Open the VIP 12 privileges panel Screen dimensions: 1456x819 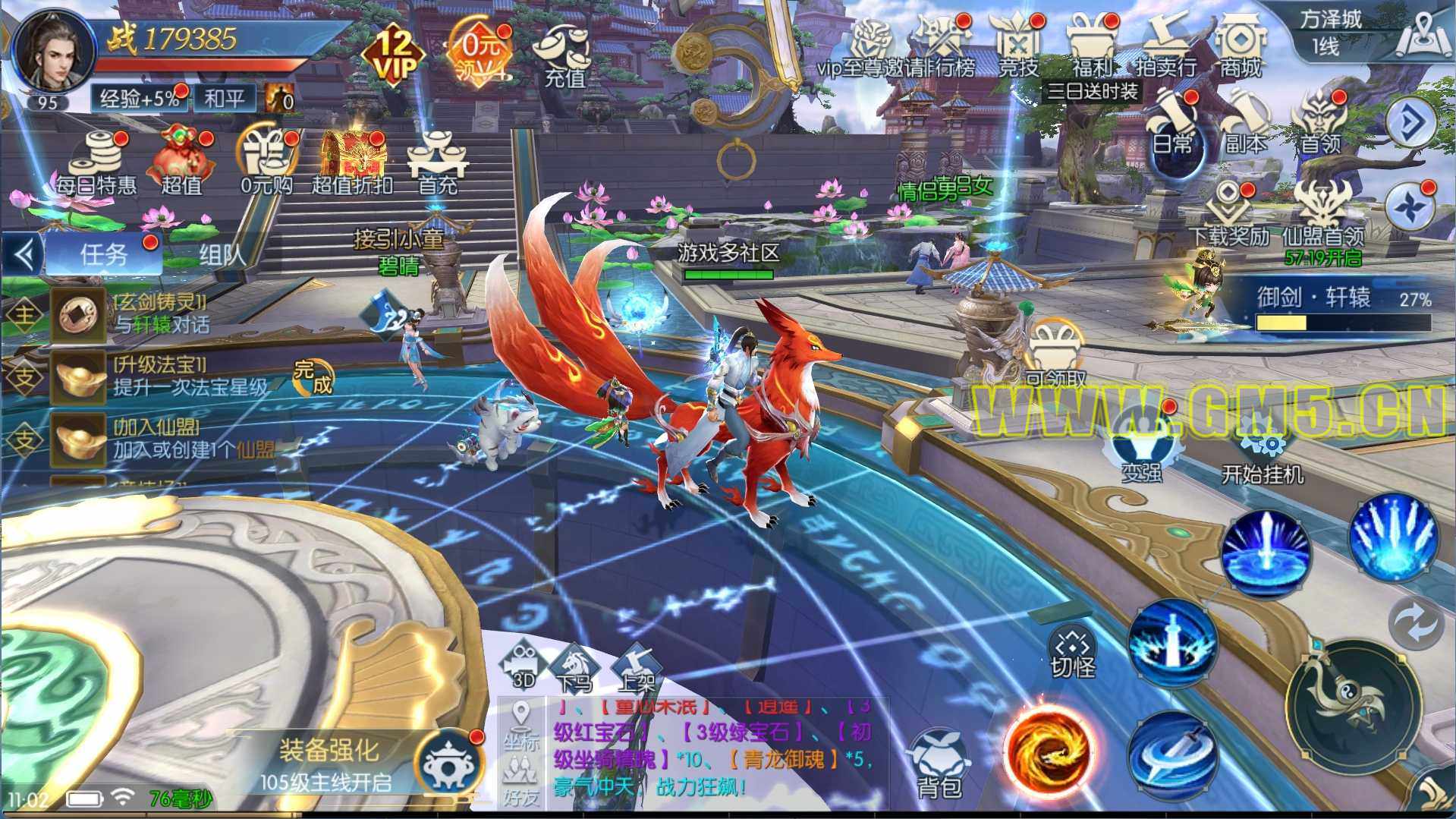click(395, 53)
